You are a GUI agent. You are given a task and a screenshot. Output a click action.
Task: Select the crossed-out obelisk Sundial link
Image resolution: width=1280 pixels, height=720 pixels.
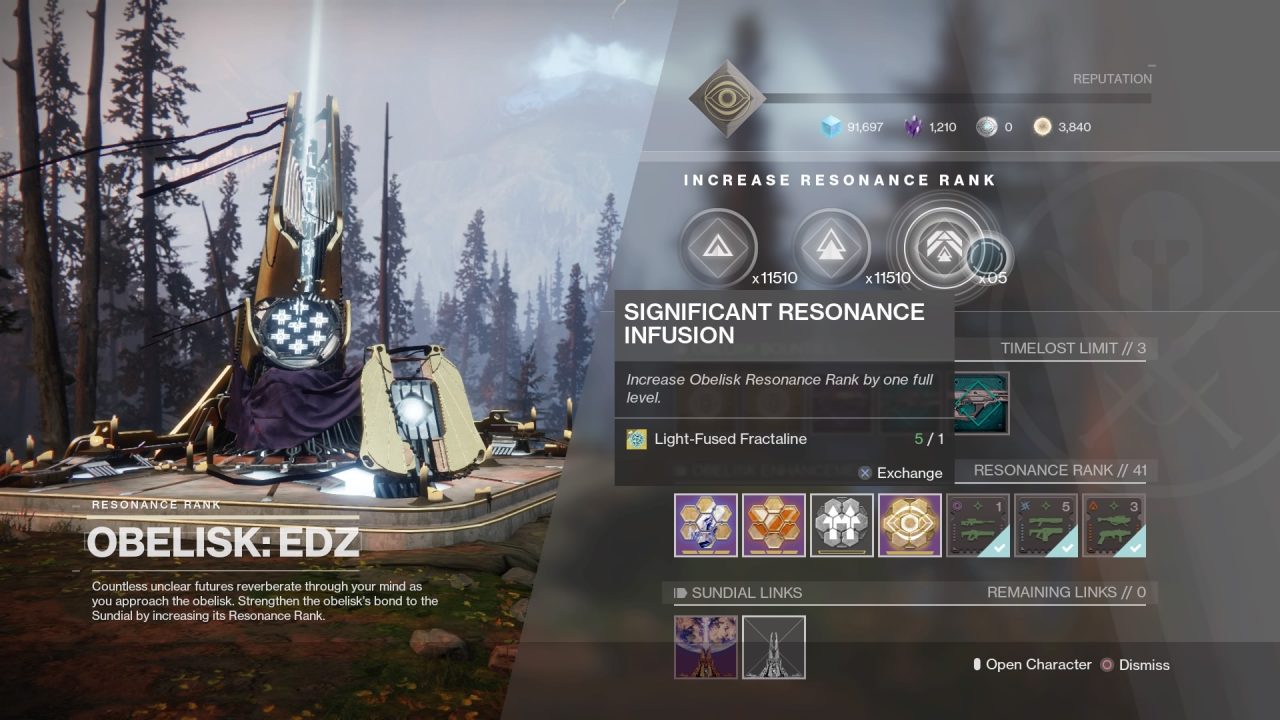point(774,647)
